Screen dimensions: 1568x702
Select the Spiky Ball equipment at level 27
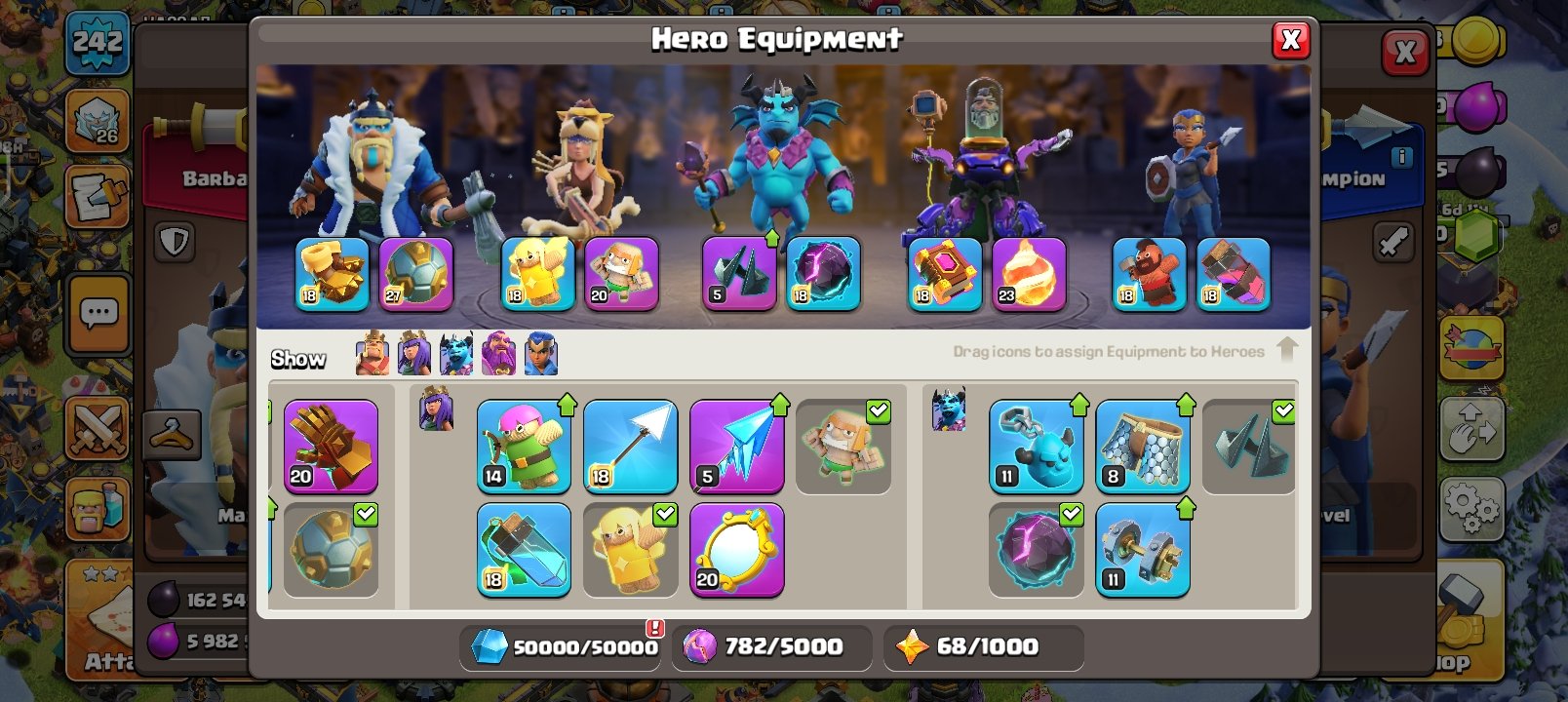click(x=416, y=274)
